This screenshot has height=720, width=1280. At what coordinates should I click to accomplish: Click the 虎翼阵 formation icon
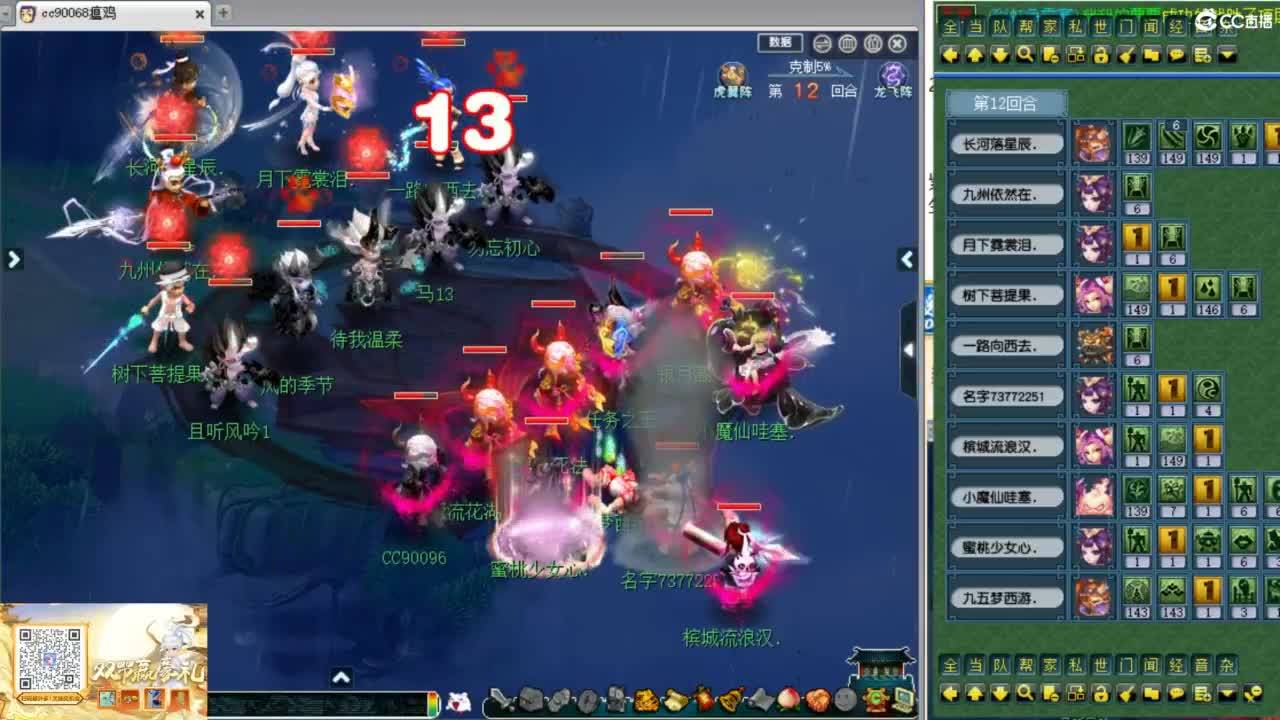733,76
